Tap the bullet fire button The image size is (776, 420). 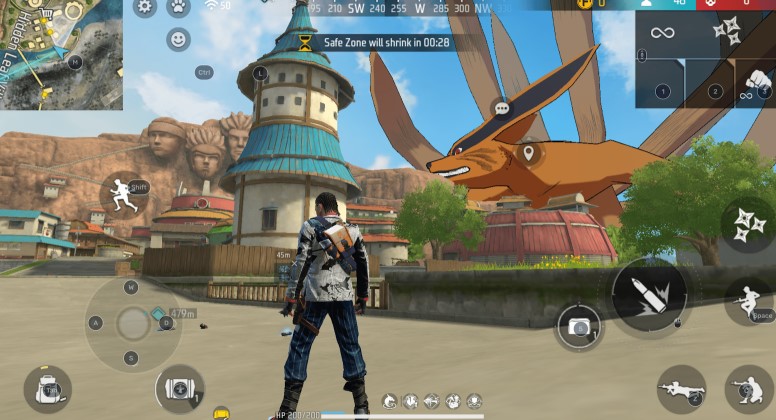(649, 295)
